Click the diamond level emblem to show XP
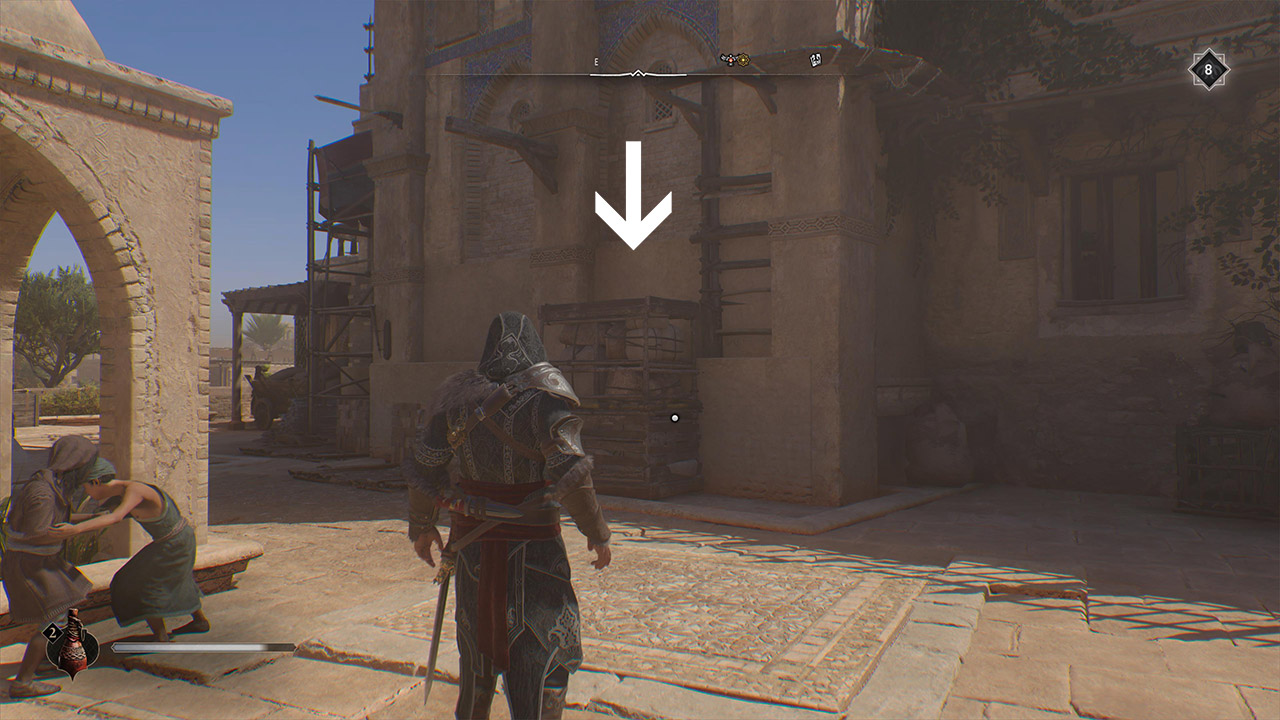Viewport: 1280px width, 720px height. coord(1207,70)
